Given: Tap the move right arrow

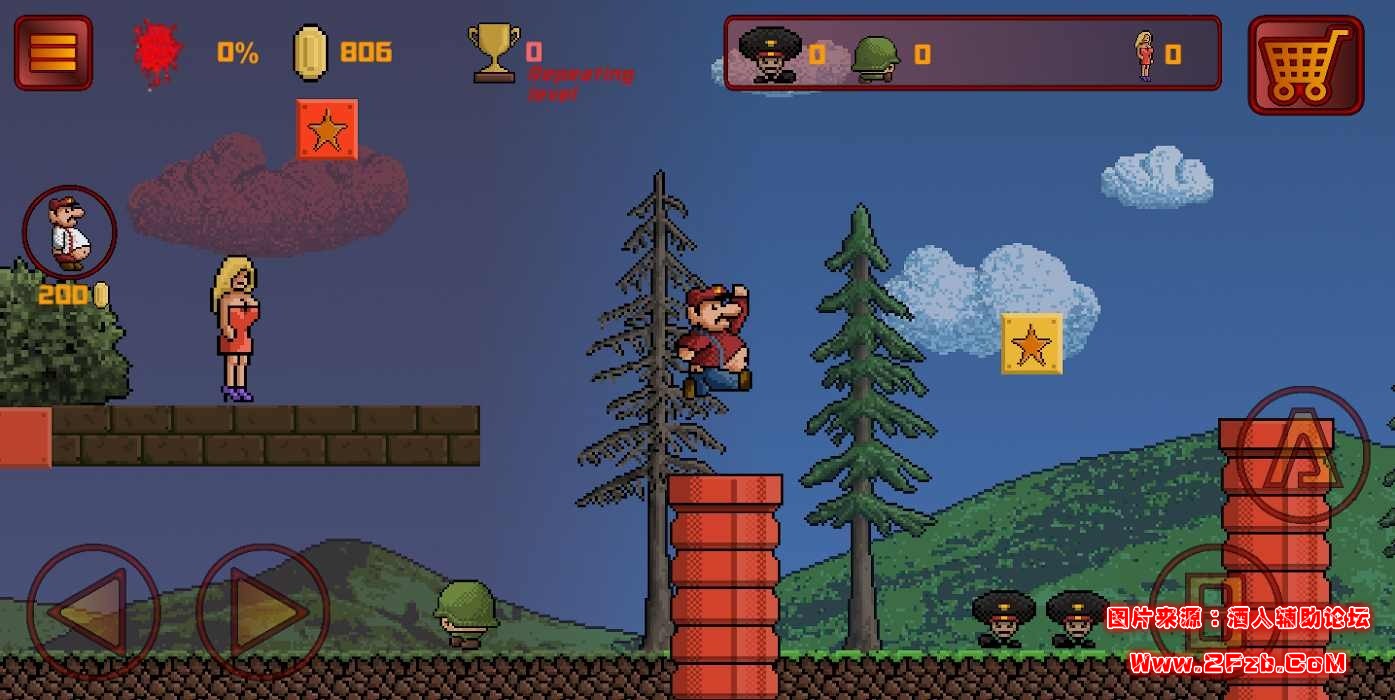Looking at the screenshot, I should [263, 611].
